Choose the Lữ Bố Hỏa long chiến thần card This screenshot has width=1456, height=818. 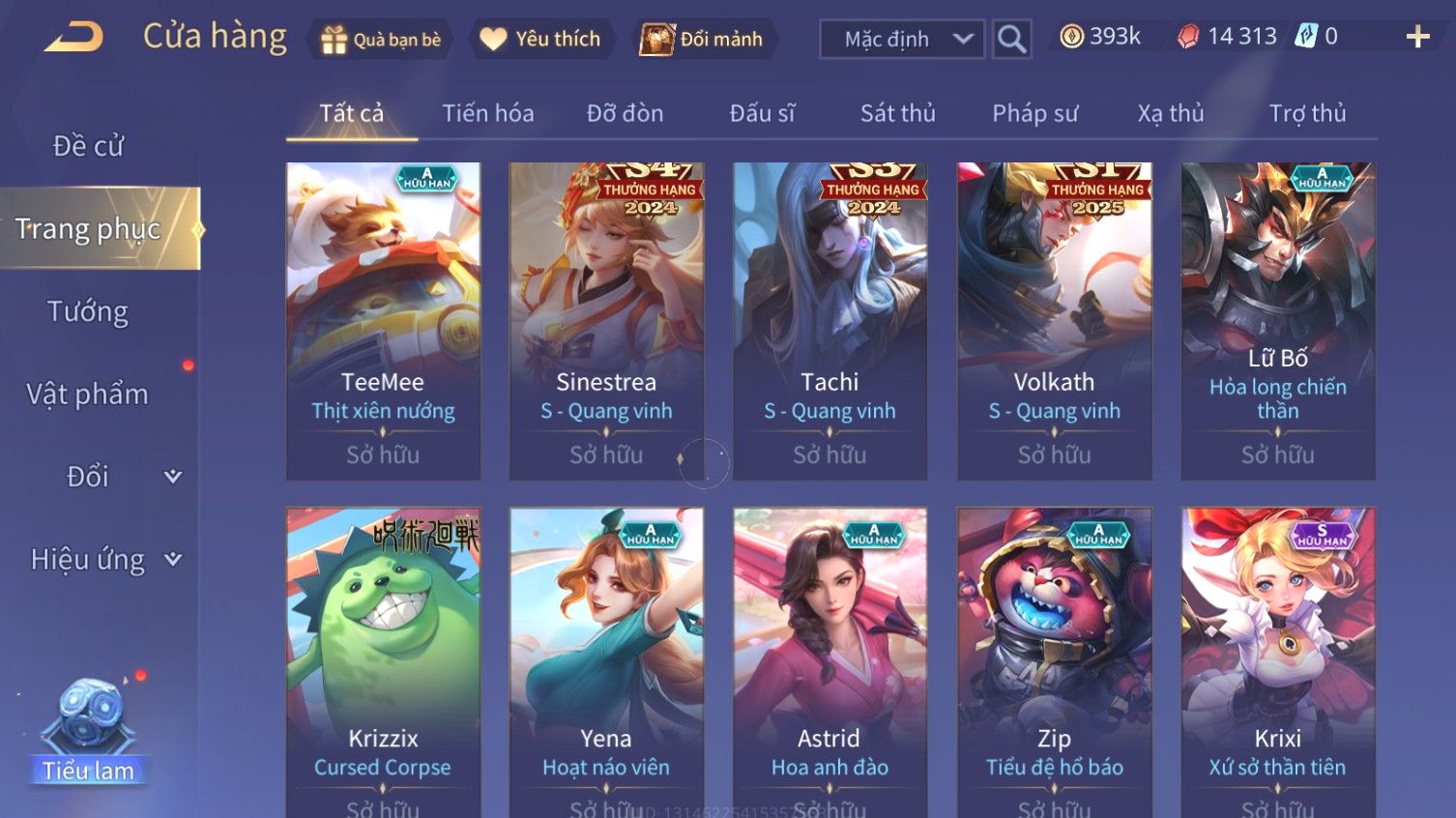click(1277, 321)
